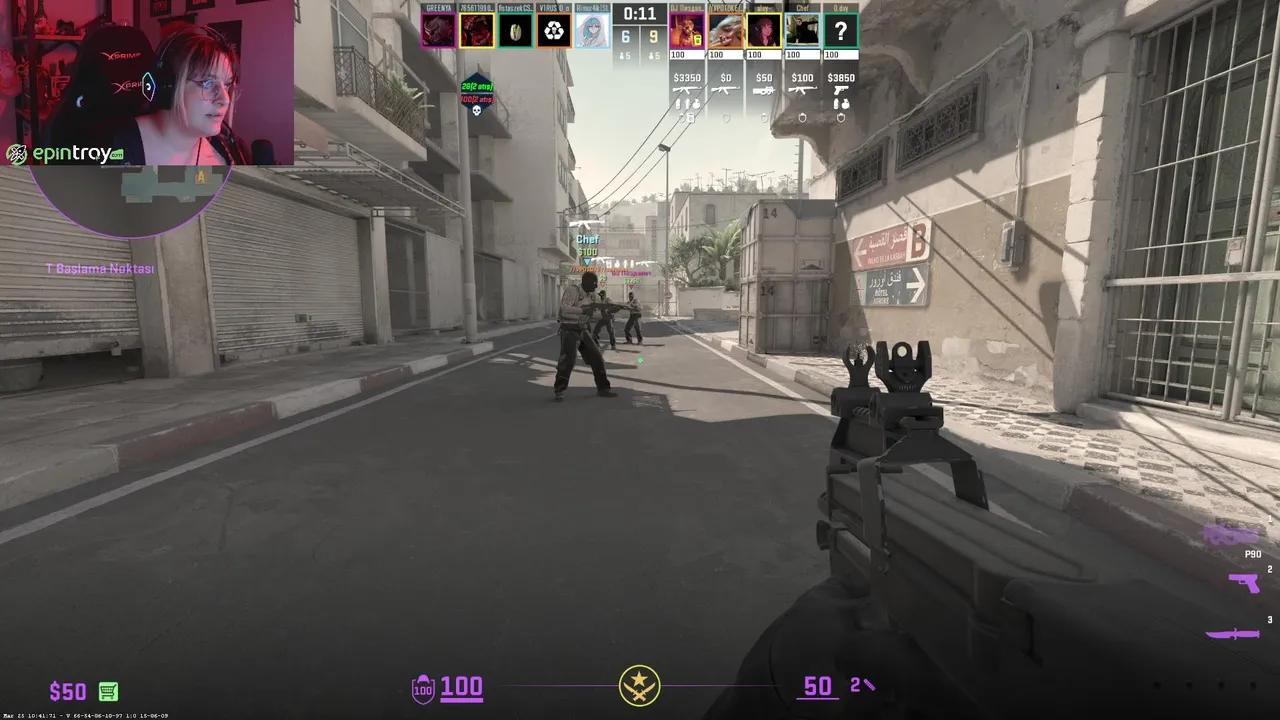Open the buy menu shopping cart icon
This screenshot has width=1280, height=720.
(x=107, y=691)
